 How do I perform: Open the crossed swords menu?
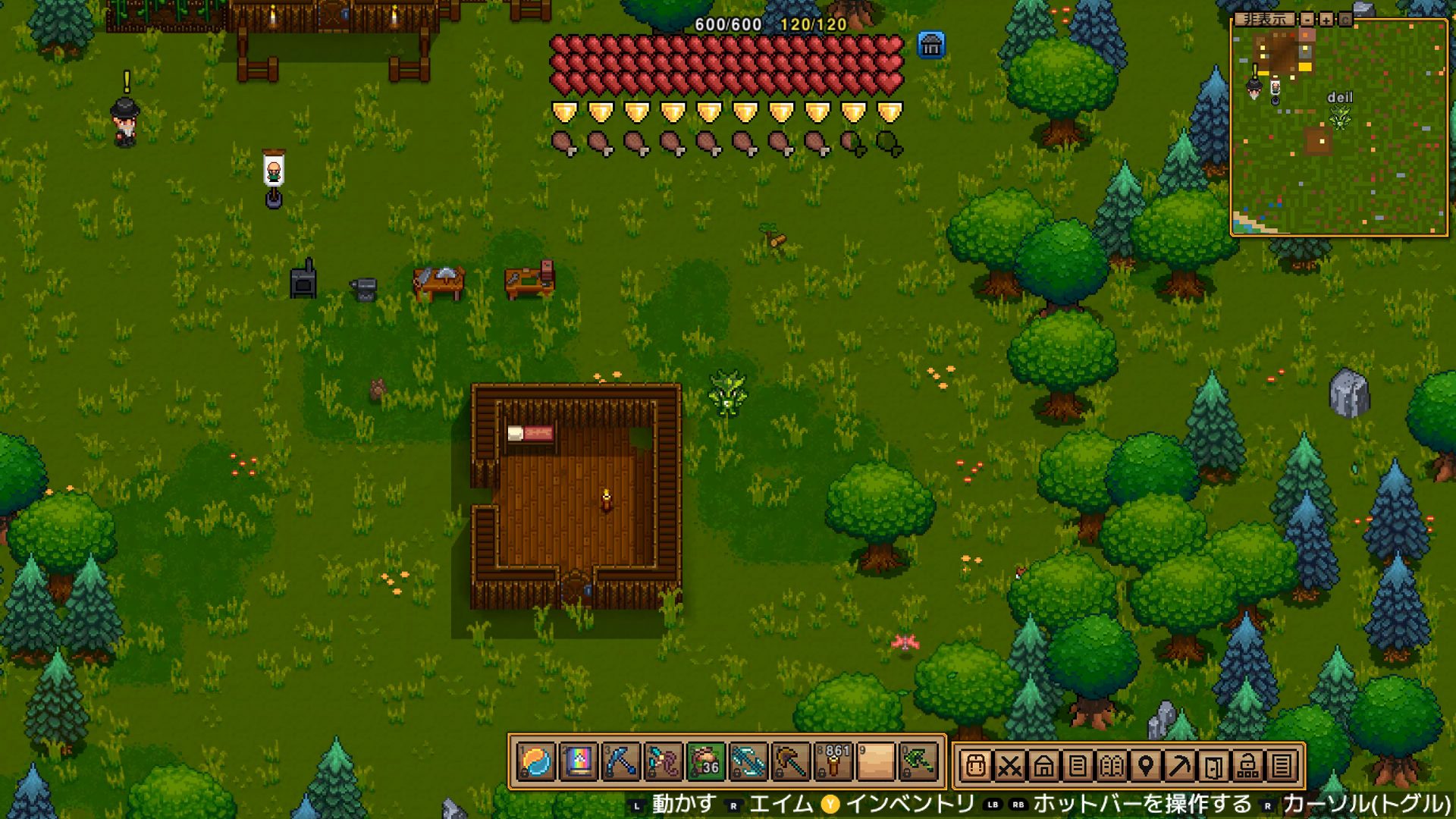click(x=1009, y=767)
